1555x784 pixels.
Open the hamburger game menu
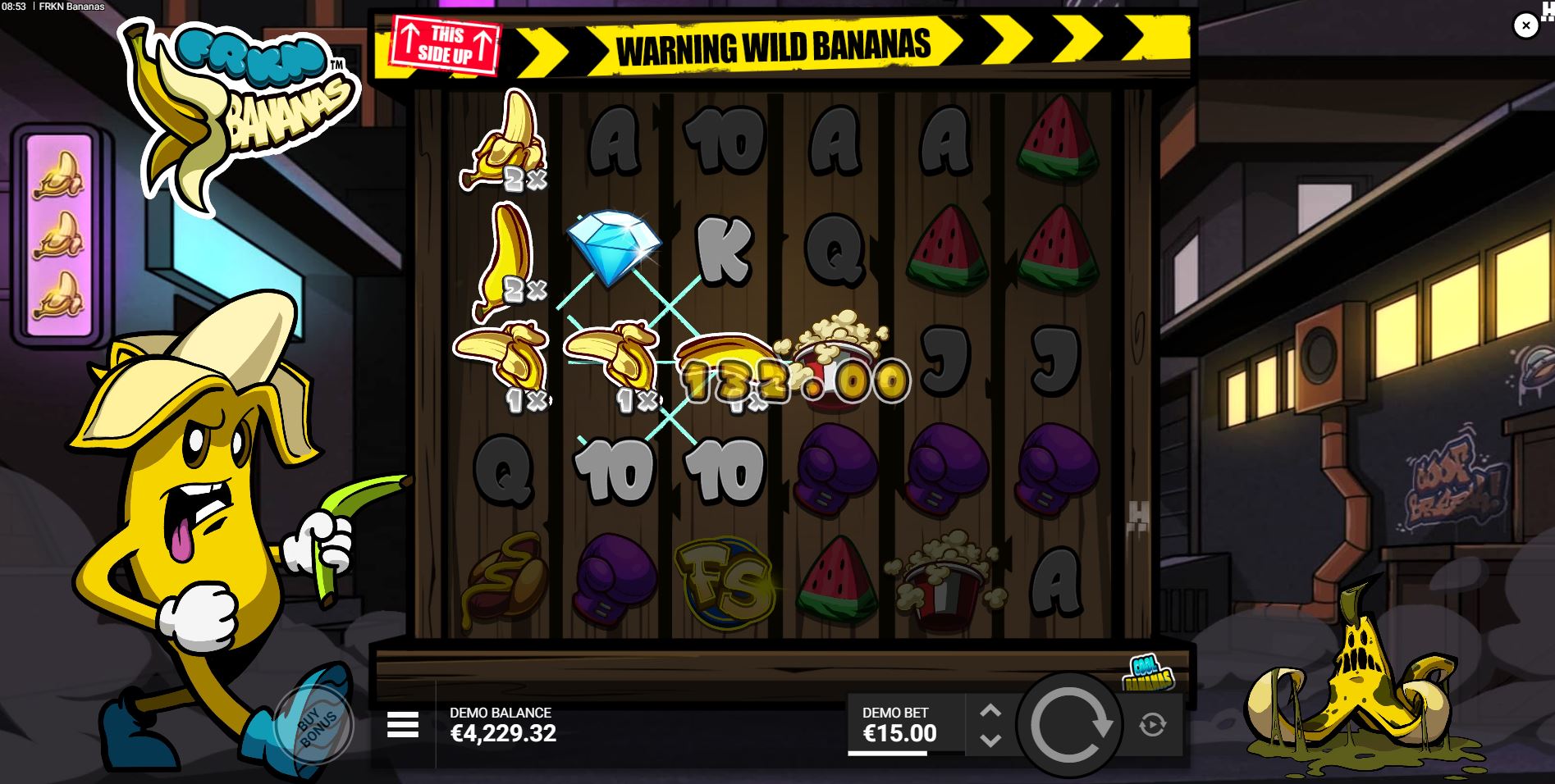click(401, 725)
